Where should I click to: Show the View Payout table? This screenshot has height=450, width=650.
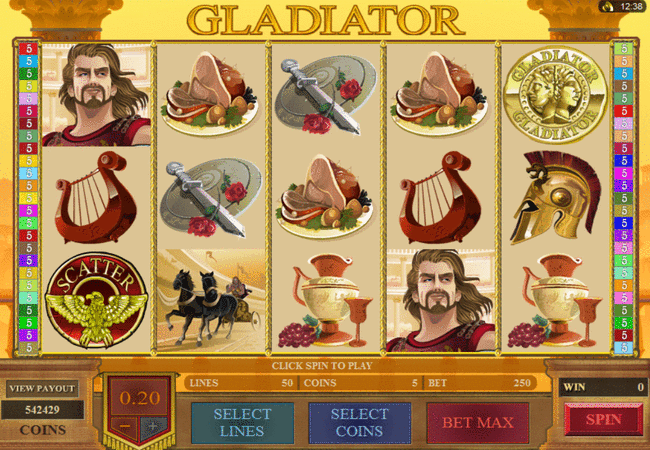point(42,388)
